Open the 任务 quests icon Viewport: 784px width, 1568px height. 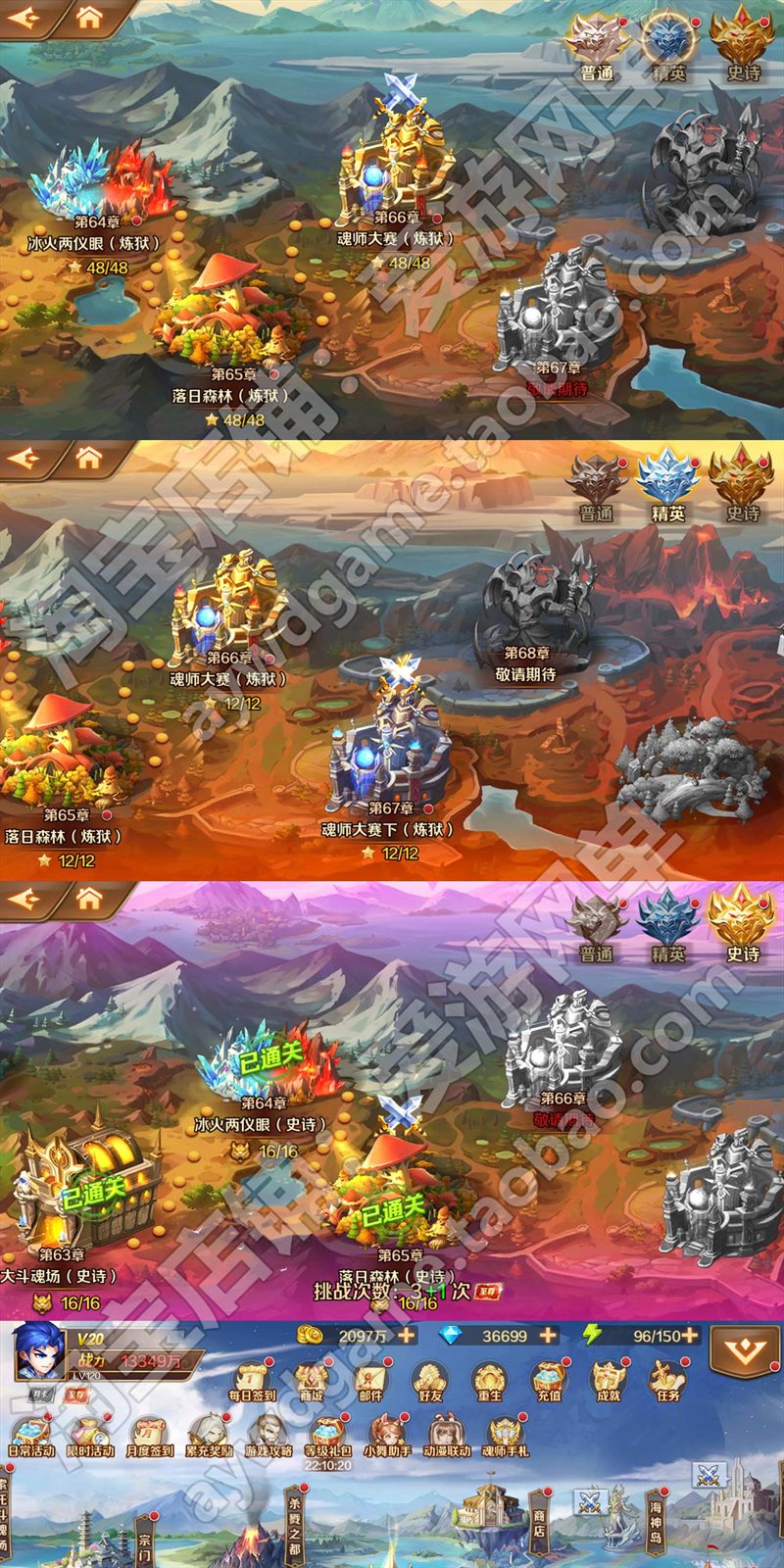click(x=667, y=1378)
